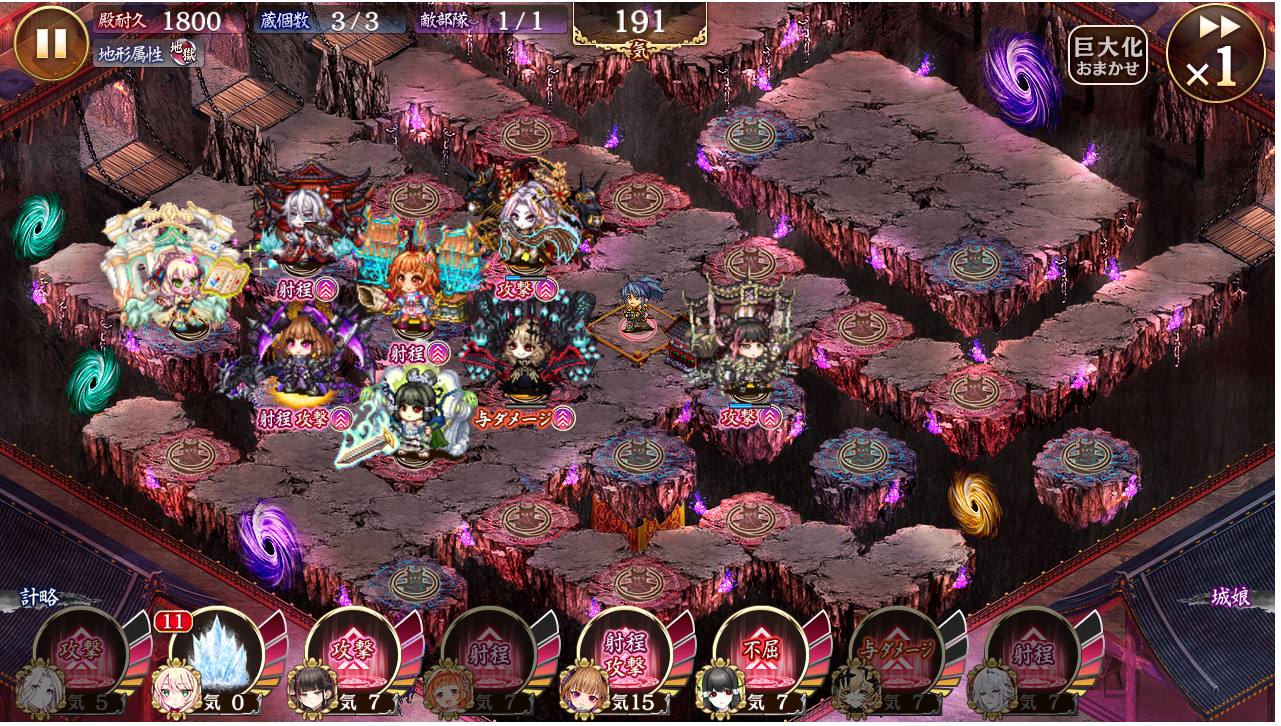This screenshot has height=726, width=1281.
Task: Use the ice crystal stratagem costing 0 気
Action: click(x=219, y=655)
